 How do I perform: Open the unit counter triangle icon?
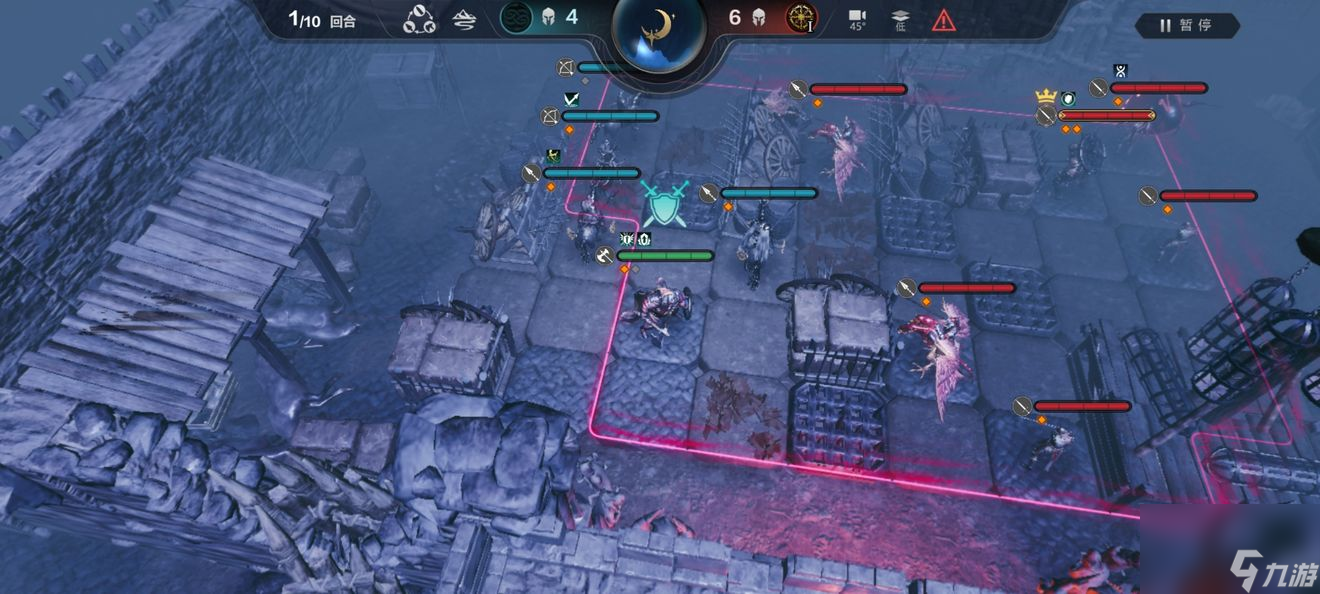(419, 19)
